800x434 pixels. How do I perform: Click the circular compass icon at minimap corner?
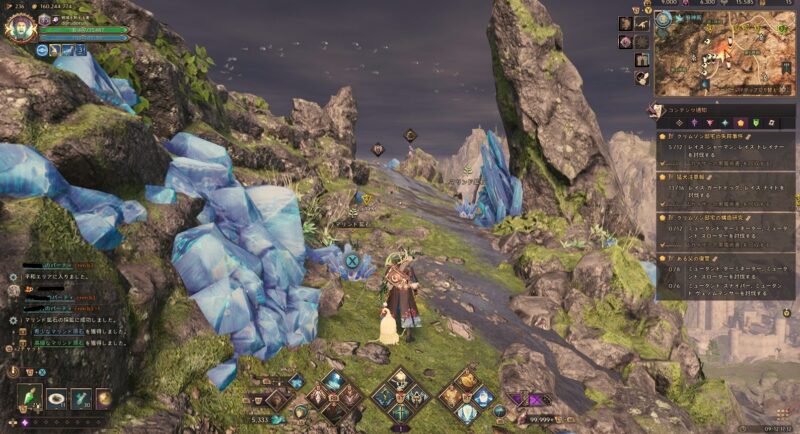click(x=665, y=21)
